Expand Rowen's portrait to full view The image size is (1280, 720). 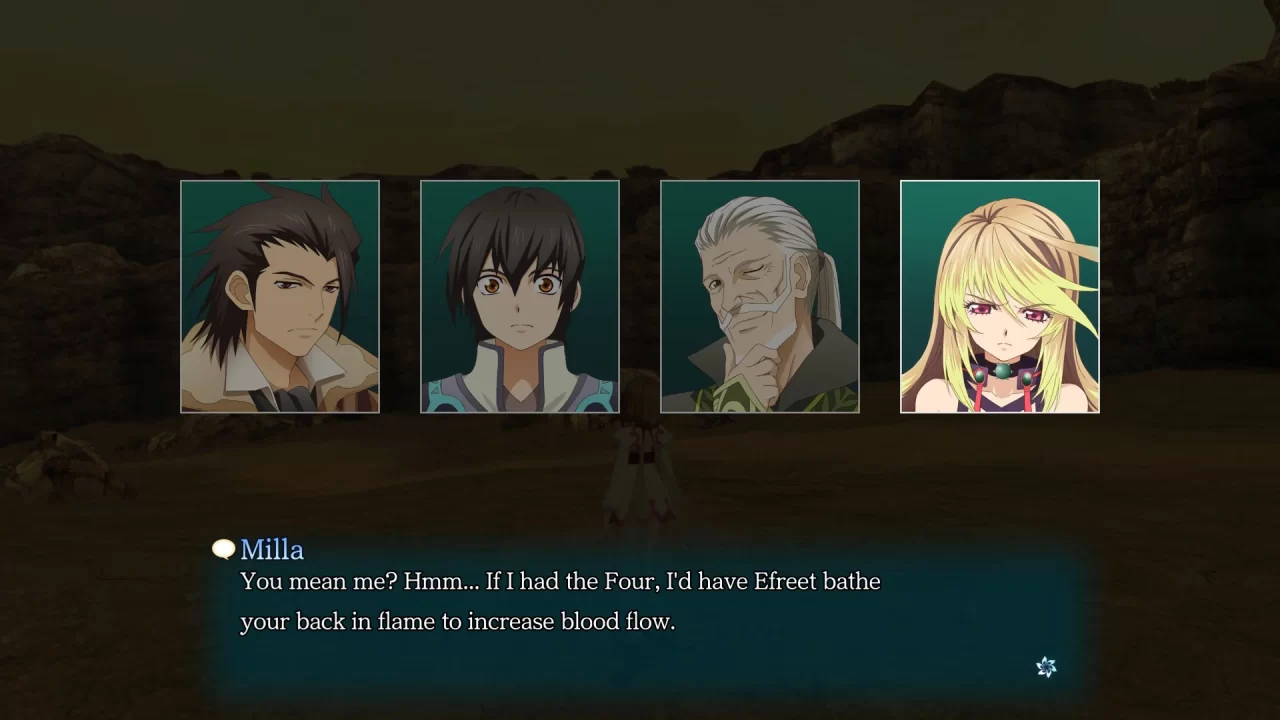pyautogui.click(x=759, y=296)
